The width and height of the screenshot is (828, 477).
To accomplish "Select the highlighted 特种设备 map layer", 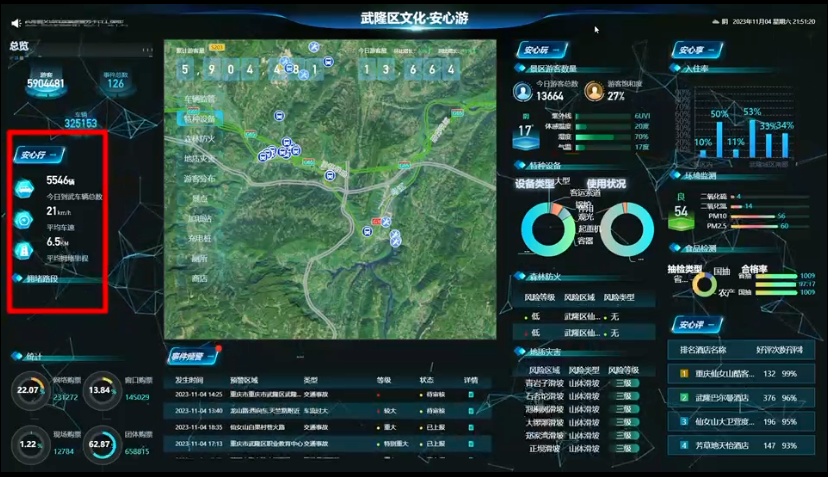I will (x=199, y=118).
